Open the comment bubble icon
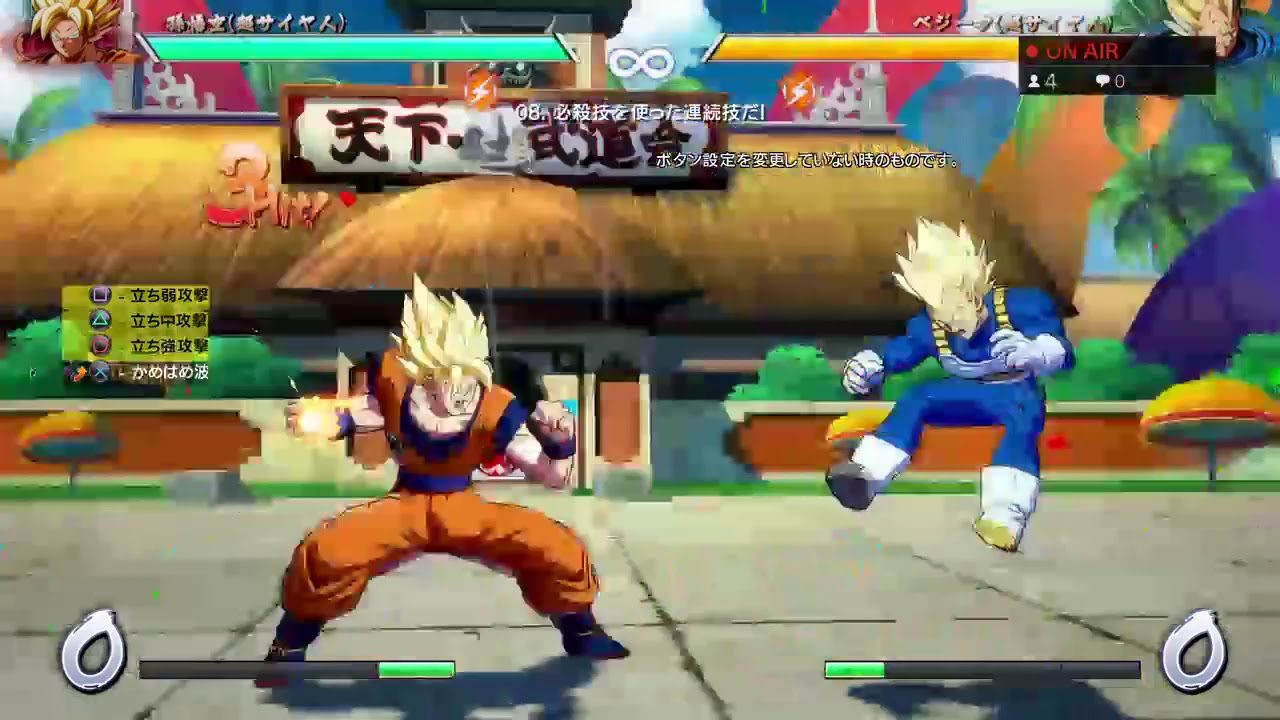This screenshot has width=1280, height=720. click(x=1100, y=82)
